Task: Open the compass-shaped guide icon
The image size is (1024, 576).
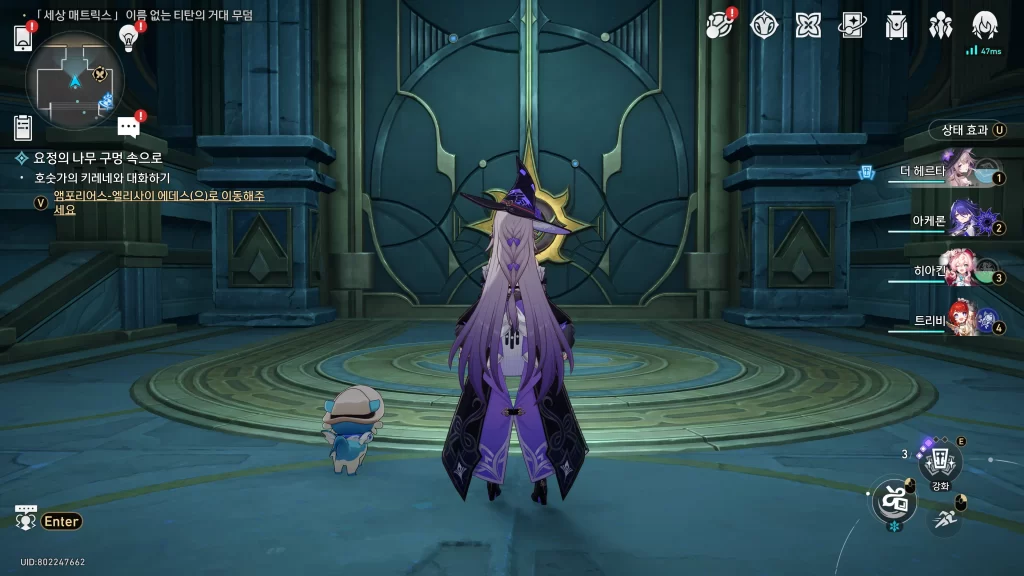Action: 764,25
